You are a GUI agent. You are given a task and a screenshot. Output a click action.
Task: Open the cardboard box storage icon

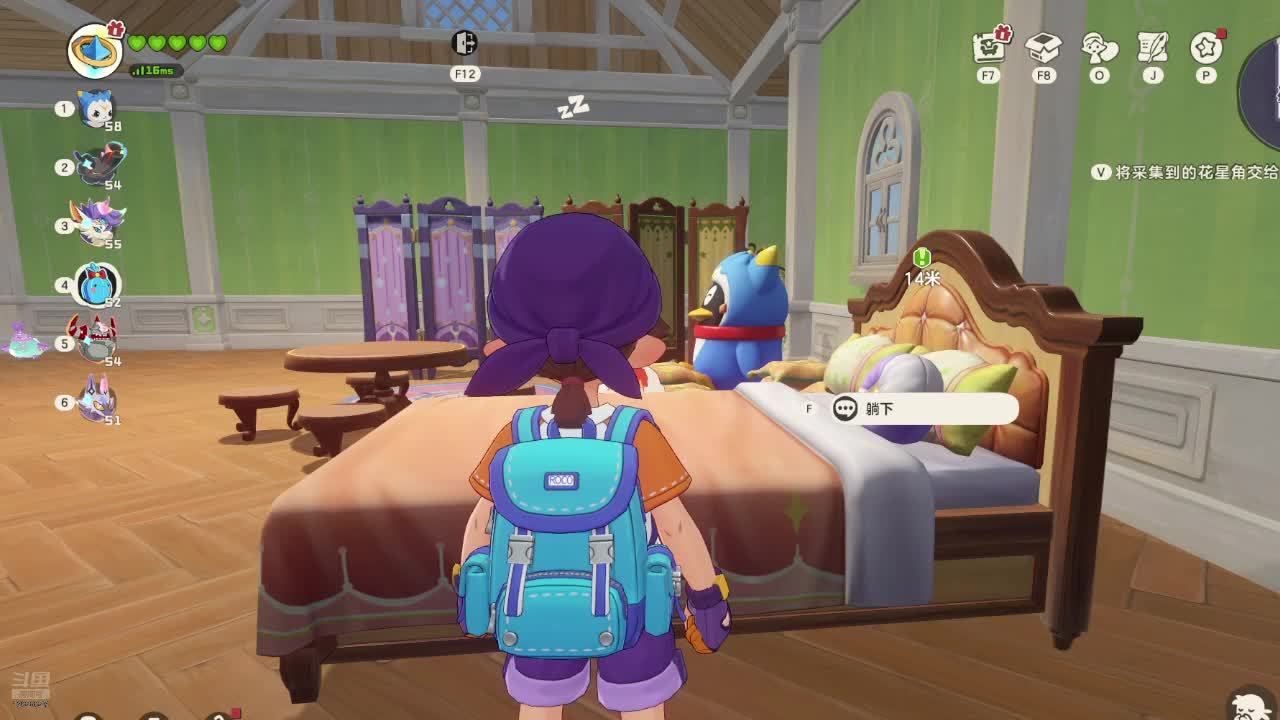(x=1044, y=46)
